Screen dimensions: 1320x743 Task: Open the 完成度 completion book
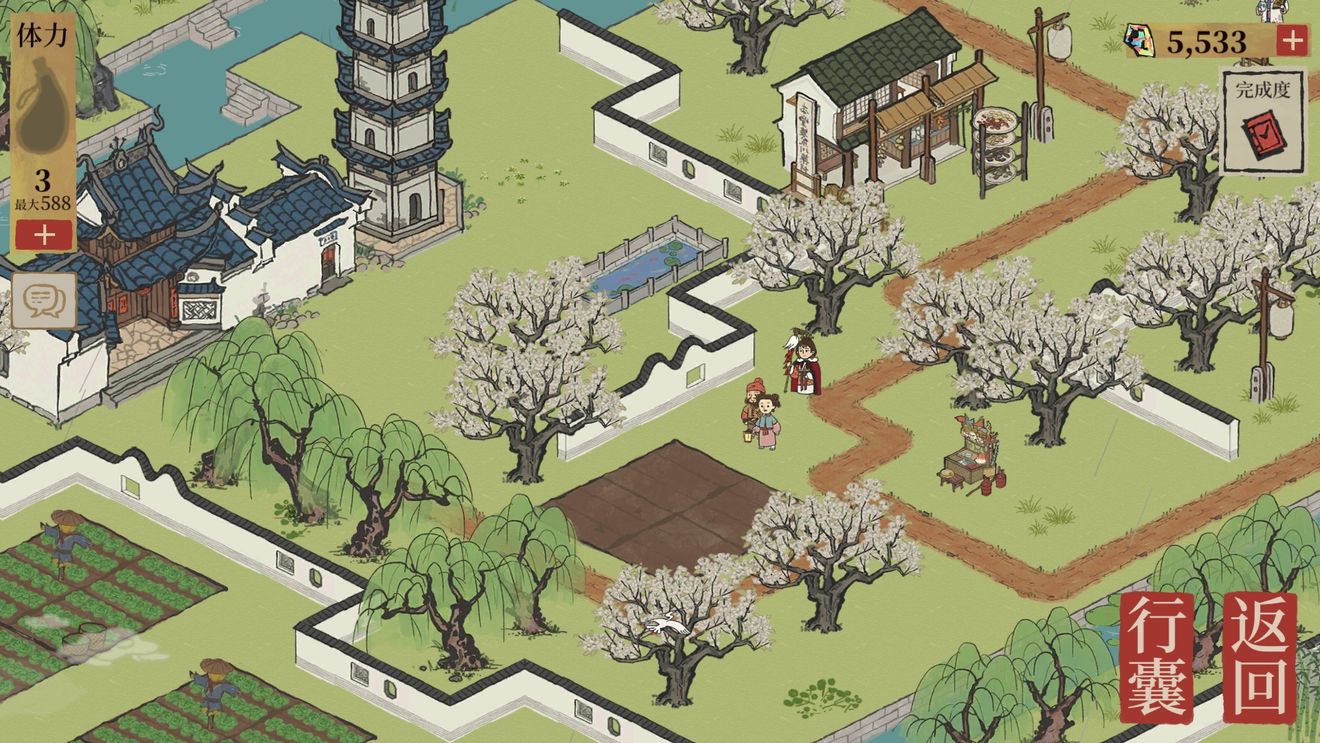point(1263,124)
